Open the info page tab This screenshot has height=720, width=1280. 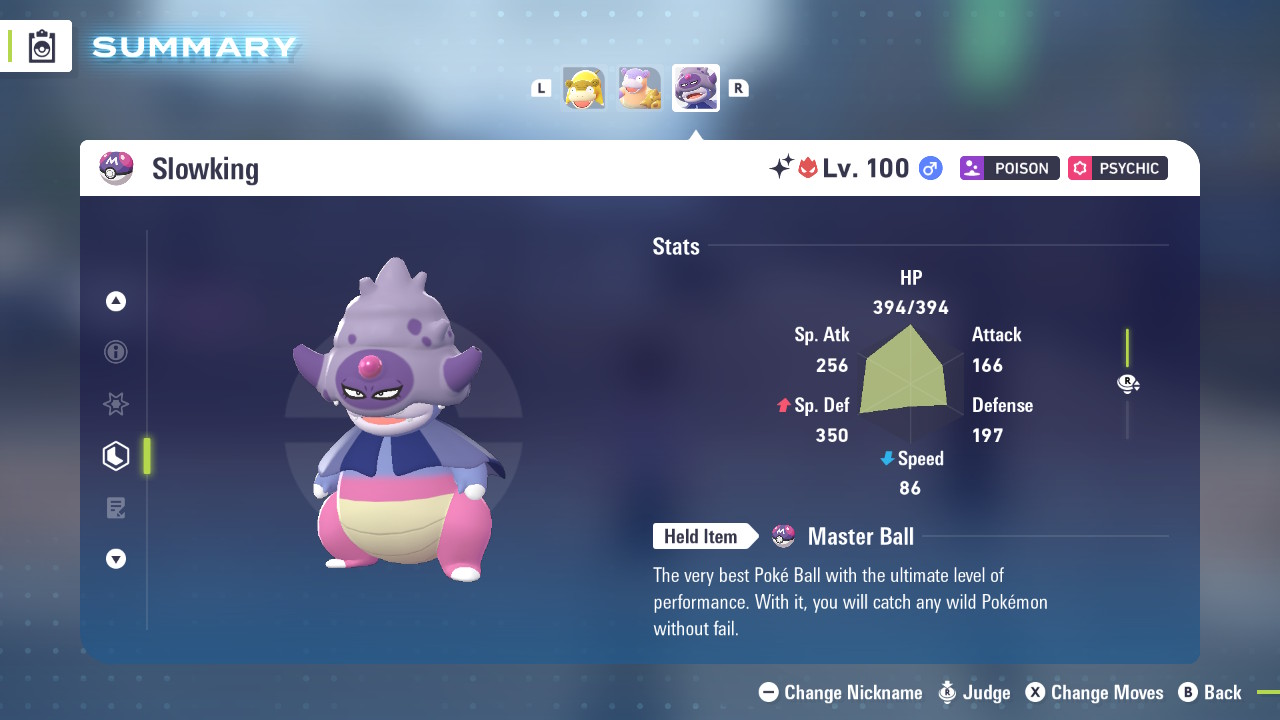[x=116, y=352]
